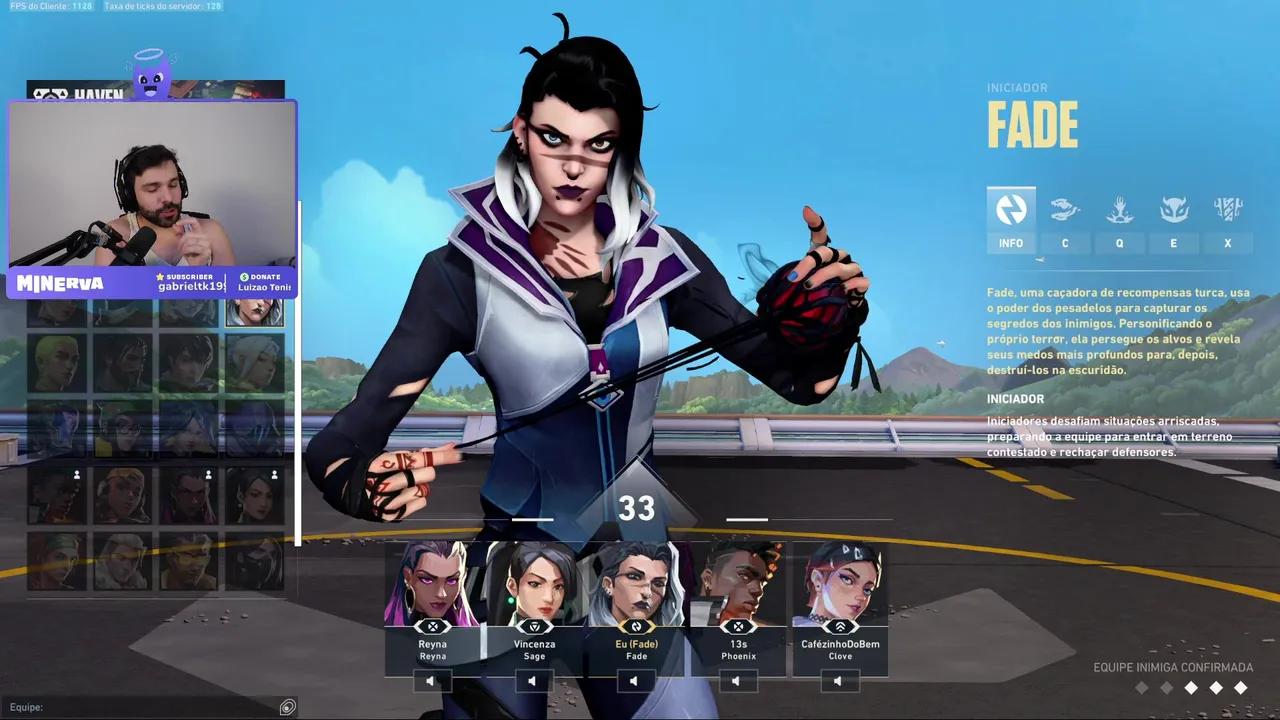Screen dimensions: 1280x720
Task: Click the double-chevron icon above CafézinhoDoBem's name
Action: [x=840, y=626]
